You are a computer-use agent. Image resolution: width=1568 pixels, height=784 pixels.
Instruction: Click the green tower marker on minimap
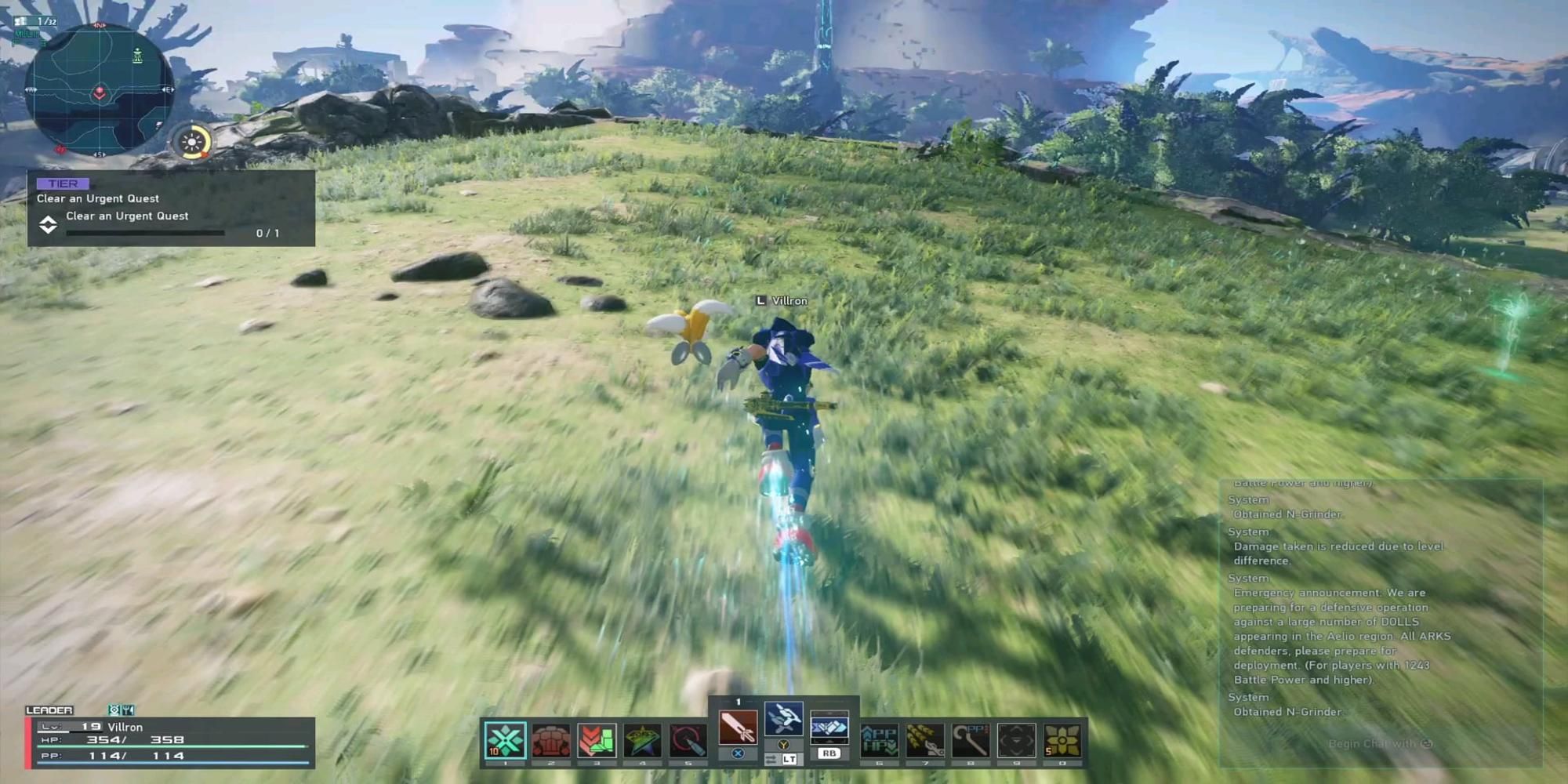point(138,56)
